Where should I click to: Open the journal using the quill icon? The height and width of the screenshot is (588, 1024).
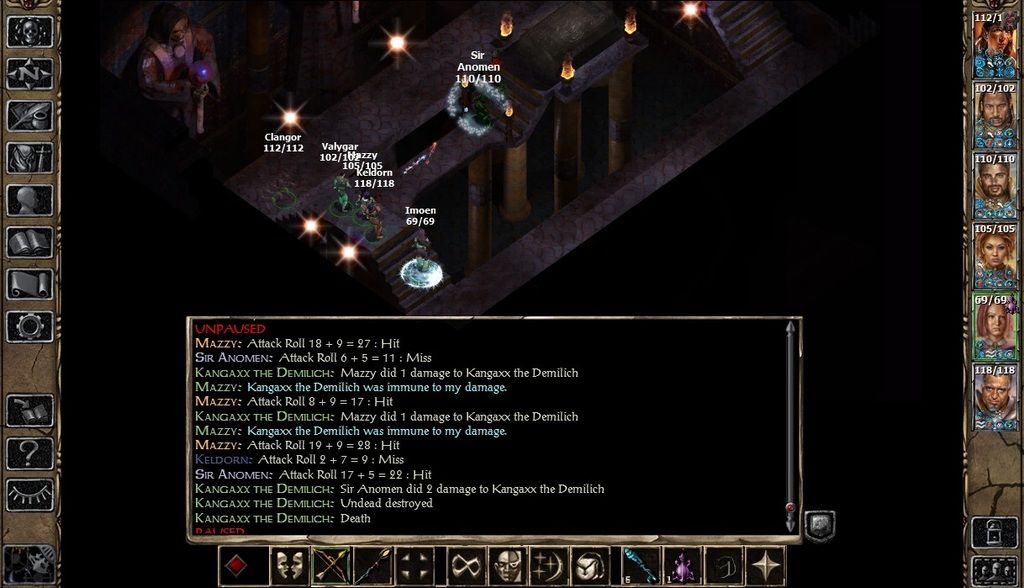coord(29,115)
